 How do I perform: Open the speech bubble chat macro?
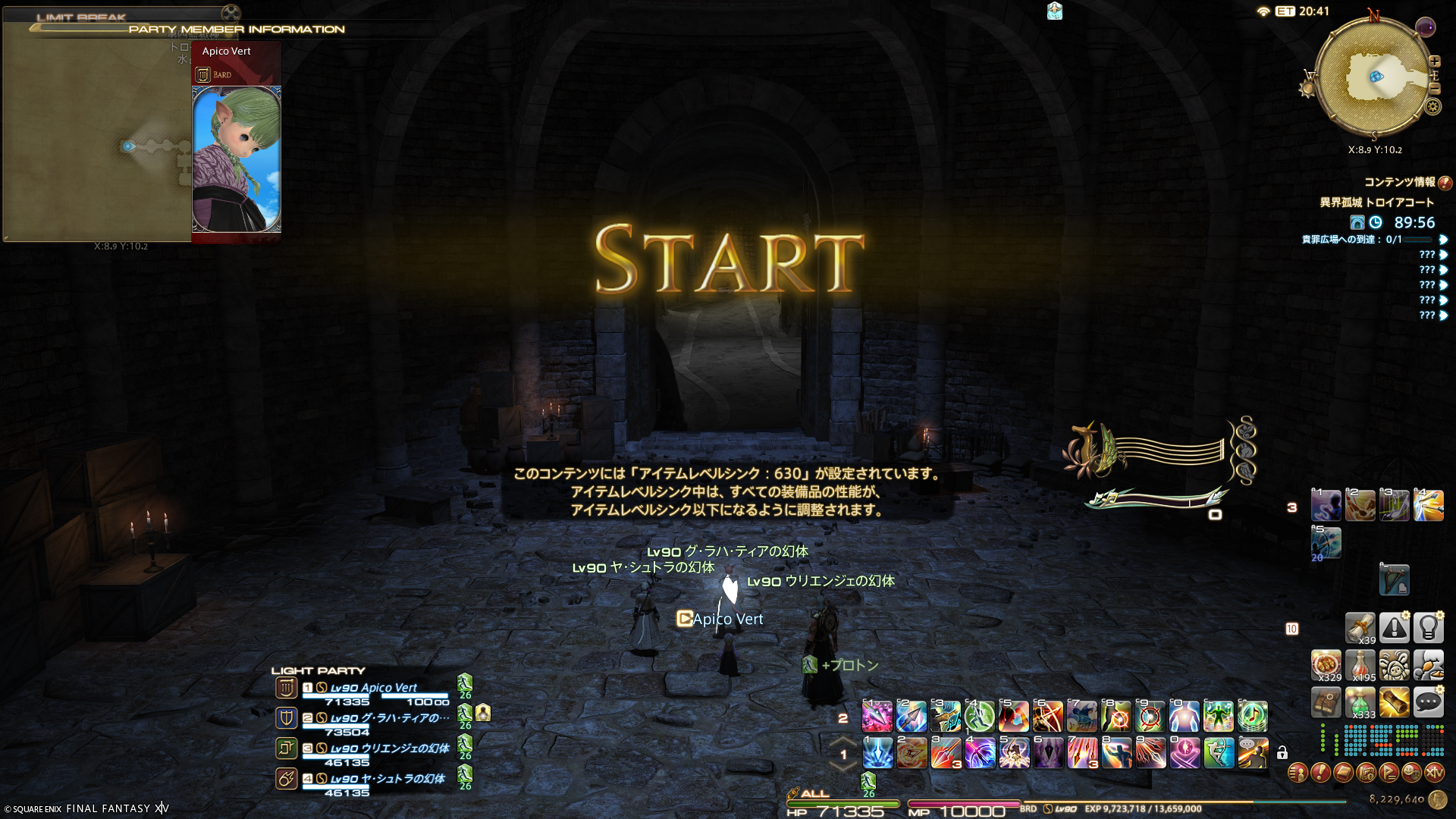click(x=1428, y=703)
